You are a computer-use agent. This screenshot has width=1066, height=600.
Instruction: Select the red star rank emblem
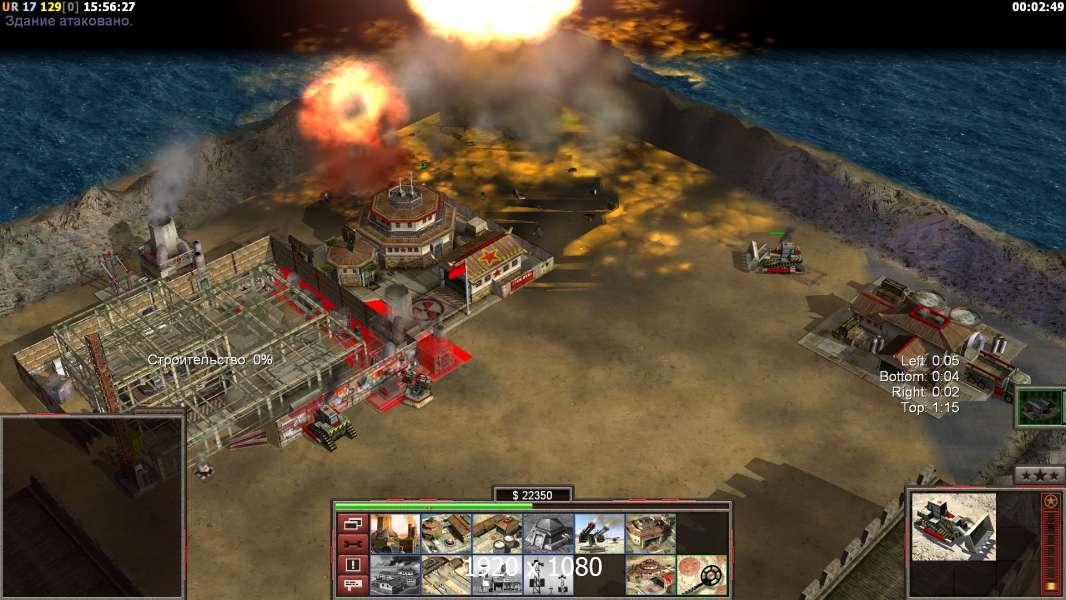point(1051,502)
